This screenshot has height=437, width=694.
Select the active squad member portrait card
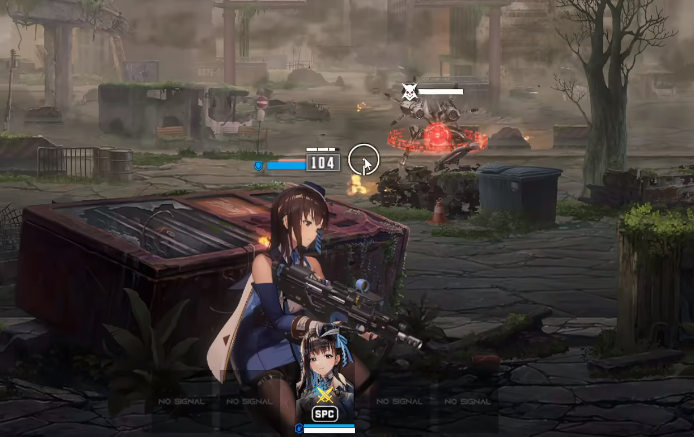click(325, 375)
